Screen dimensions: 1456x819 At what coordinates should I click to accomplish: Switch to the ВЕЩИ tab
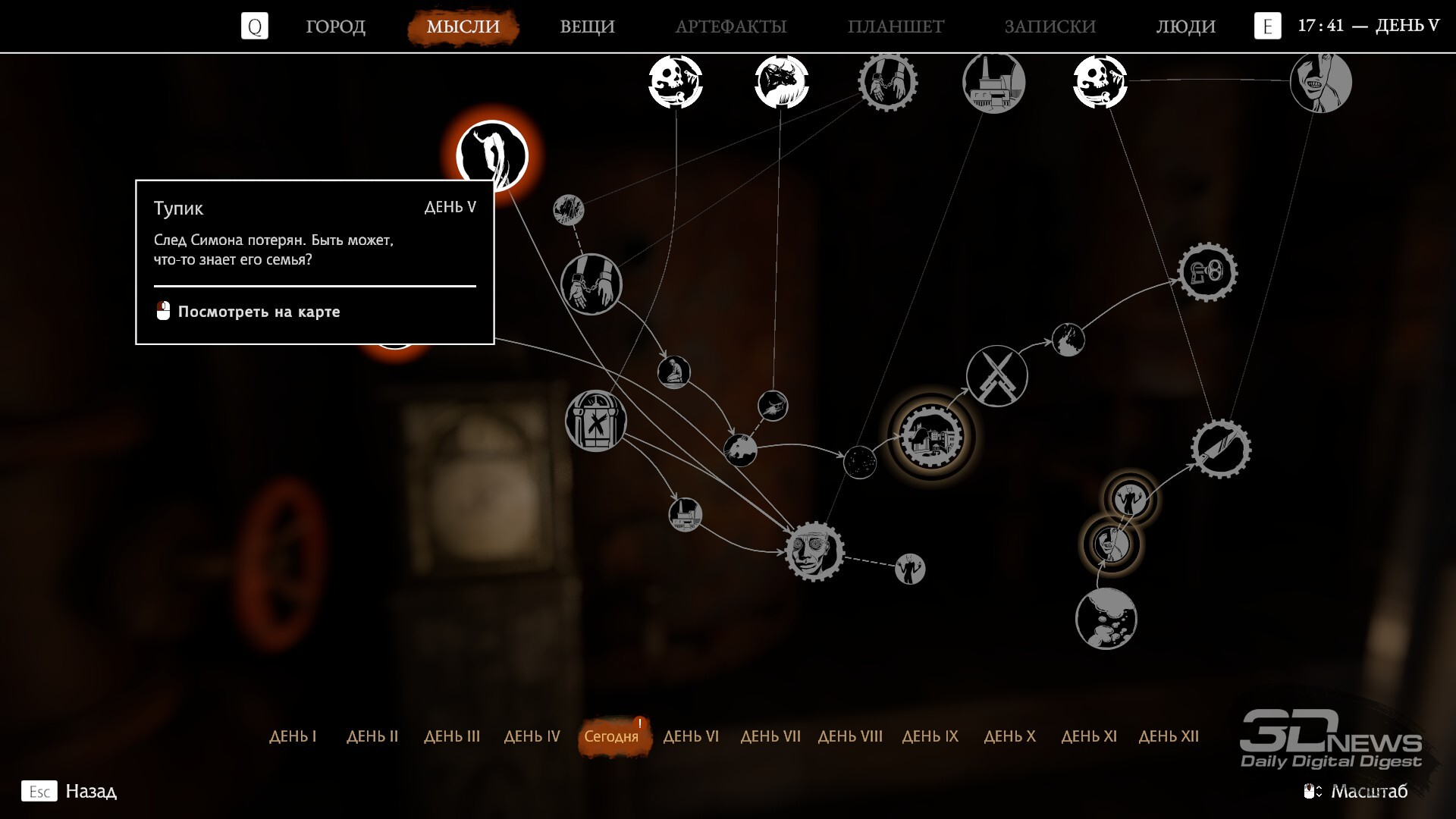tap(587, 27)
